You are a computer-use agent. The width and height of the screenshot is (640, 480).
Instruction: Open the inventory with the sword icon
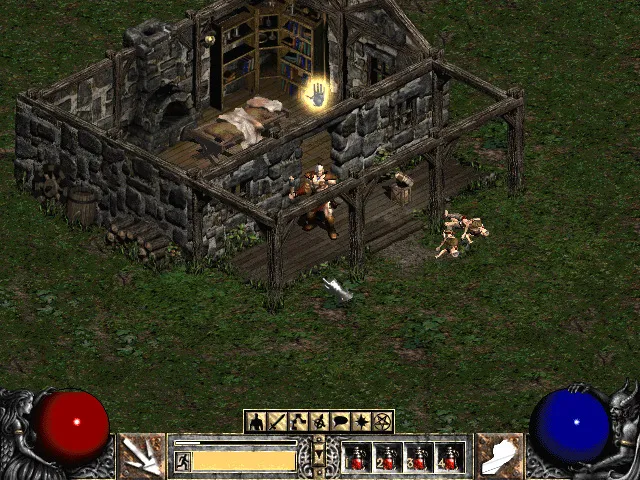tap(277, 422)
